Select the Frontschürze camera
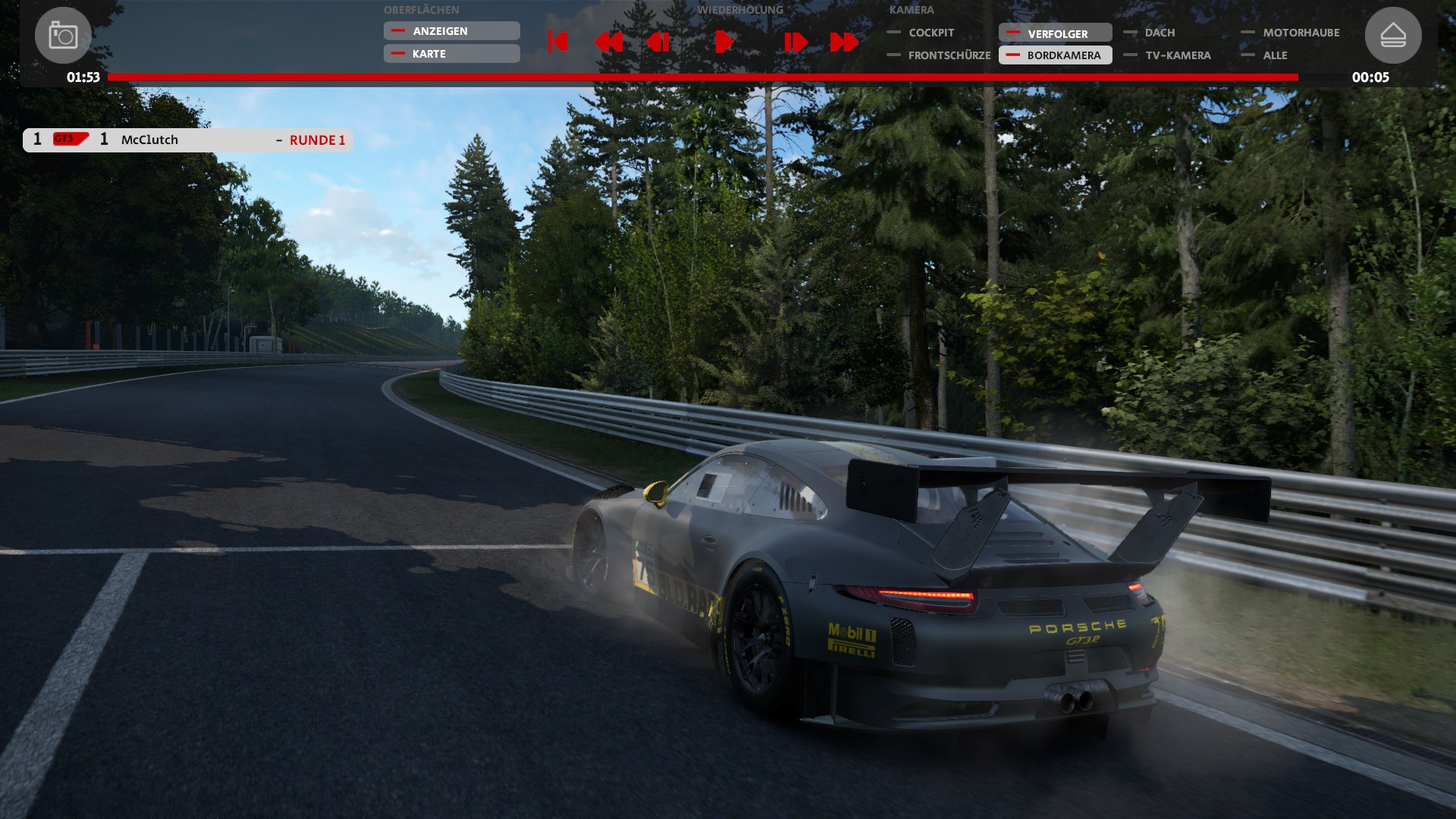The width and height of the screenshot is (1456, 819). tap(948, 55)
